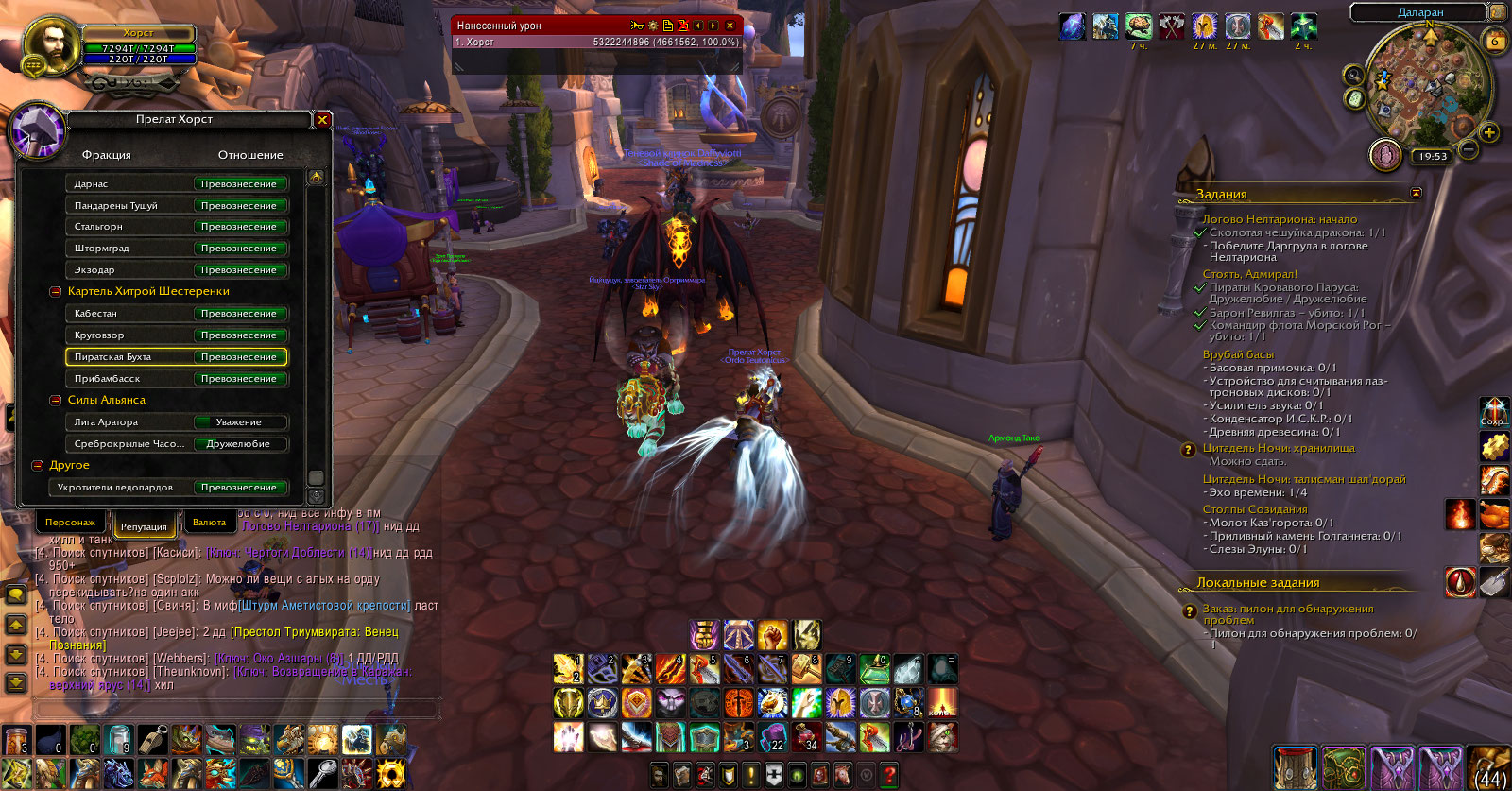Choose the Штормград faction row
Viewport: 1512px width, 791px height.
(176, 249)
